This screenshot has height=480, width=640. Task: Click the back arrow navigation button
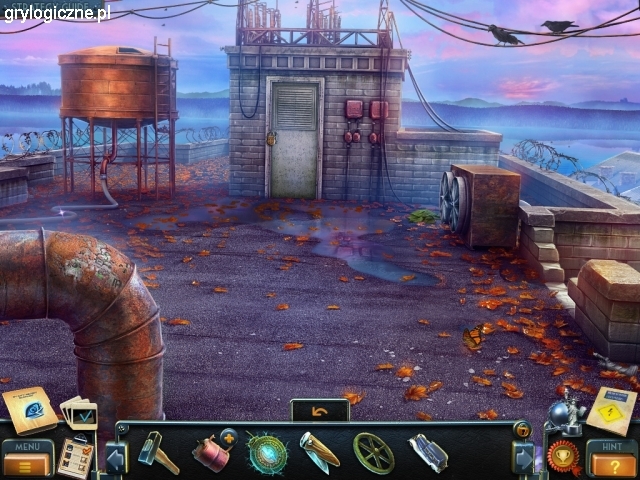319,410
